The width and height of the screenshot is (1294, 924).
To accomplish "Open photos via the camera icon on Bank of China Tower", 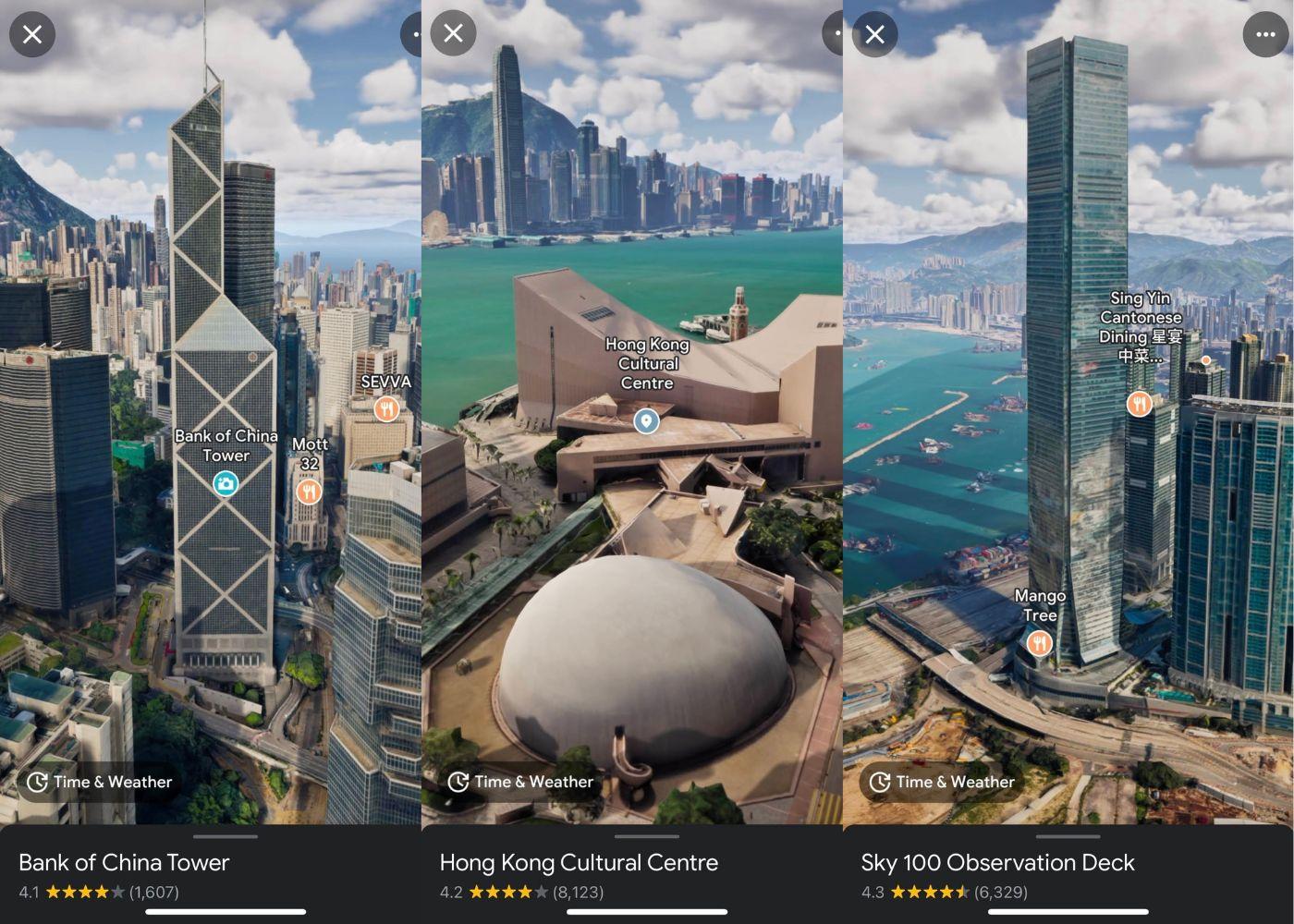I will (x=226, y=484).
